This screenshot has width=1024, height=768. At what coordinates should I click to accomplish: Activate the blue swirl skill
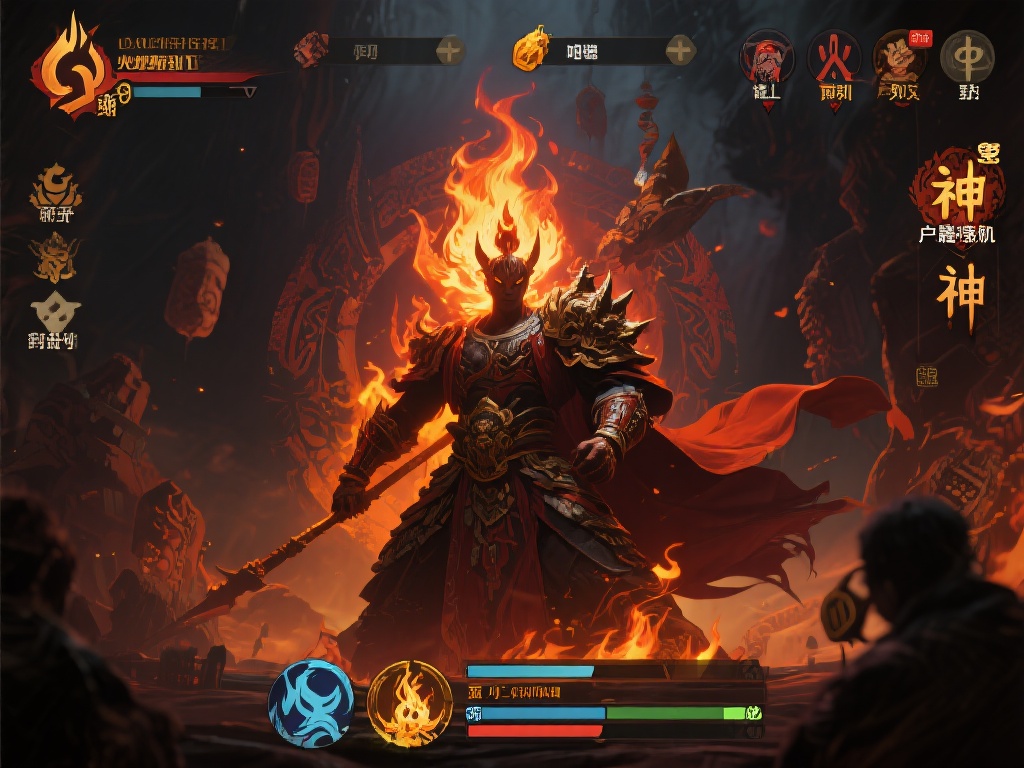(x=311, y=703)
